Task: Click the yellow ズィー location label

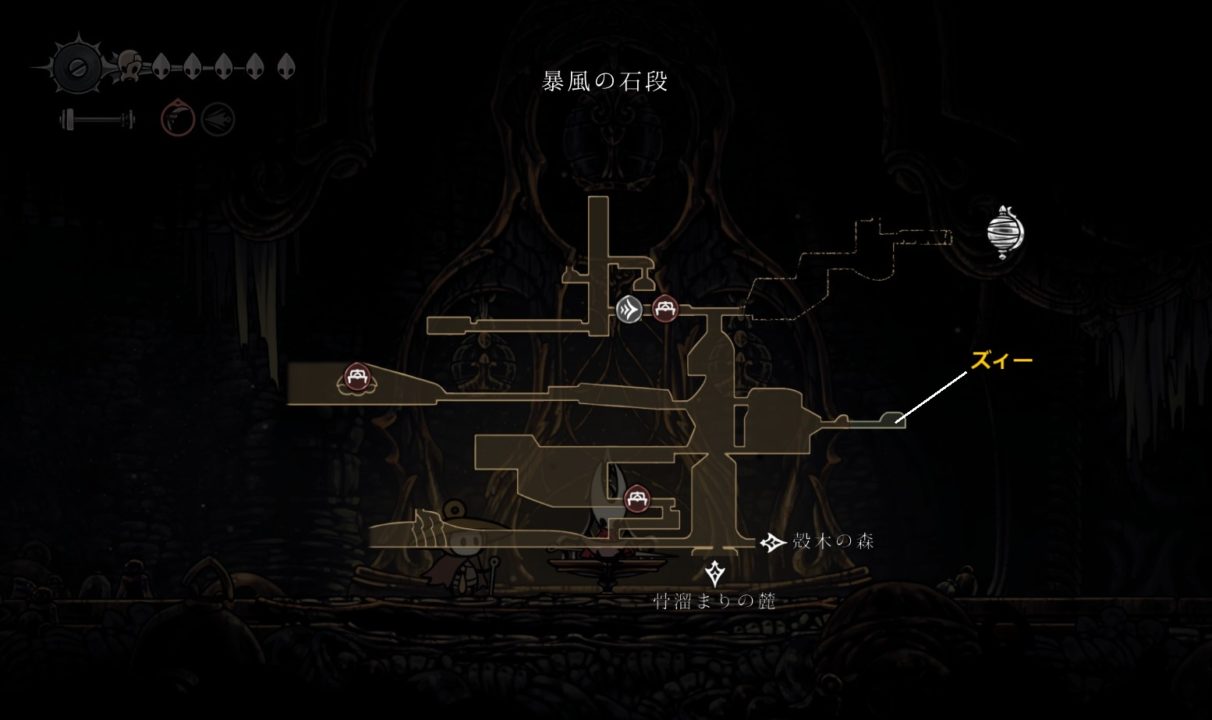Action: tap(1002, 360)
